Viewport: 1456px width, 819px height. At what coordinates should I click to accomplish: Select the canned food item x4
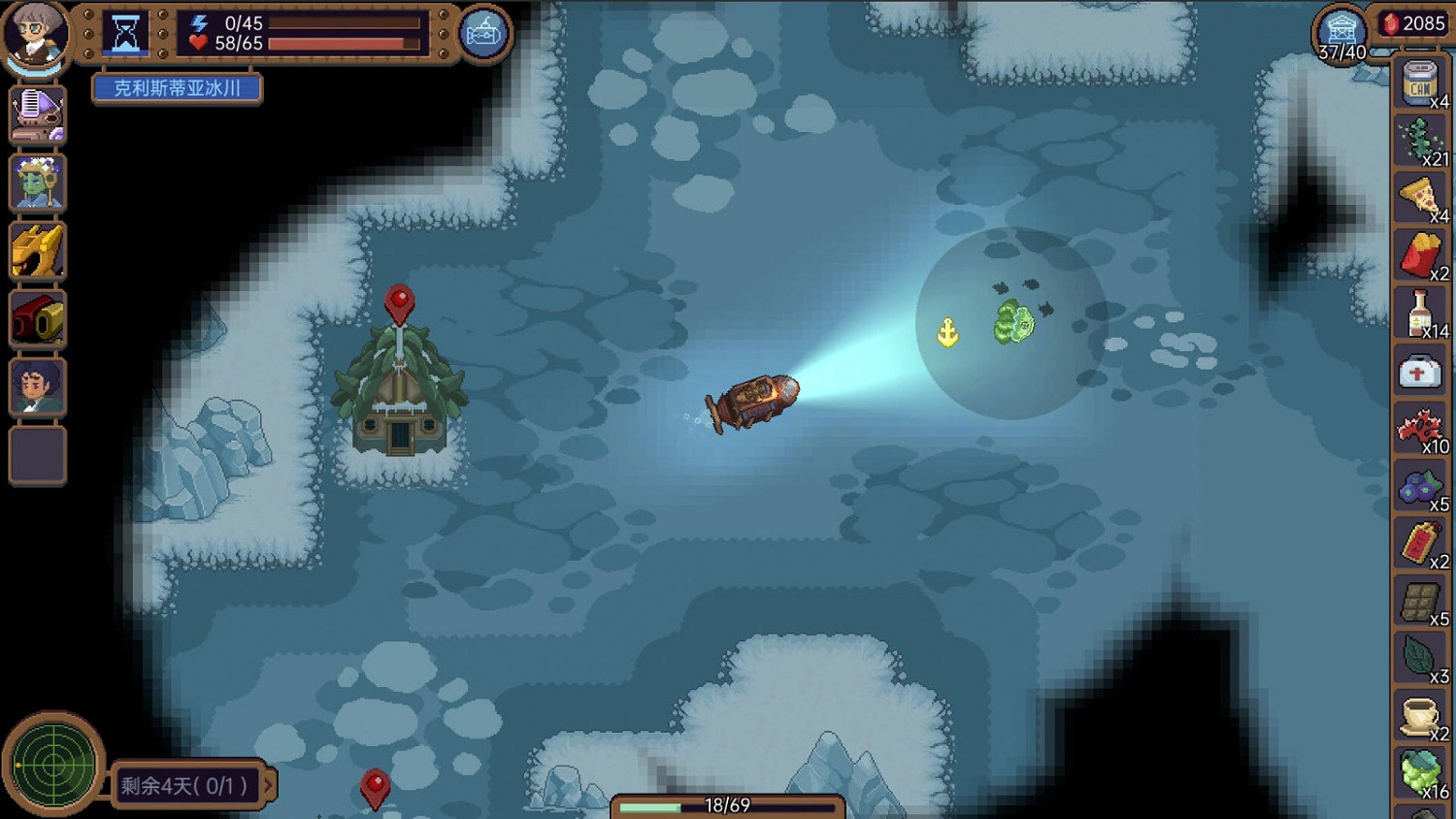[1420, 84]
